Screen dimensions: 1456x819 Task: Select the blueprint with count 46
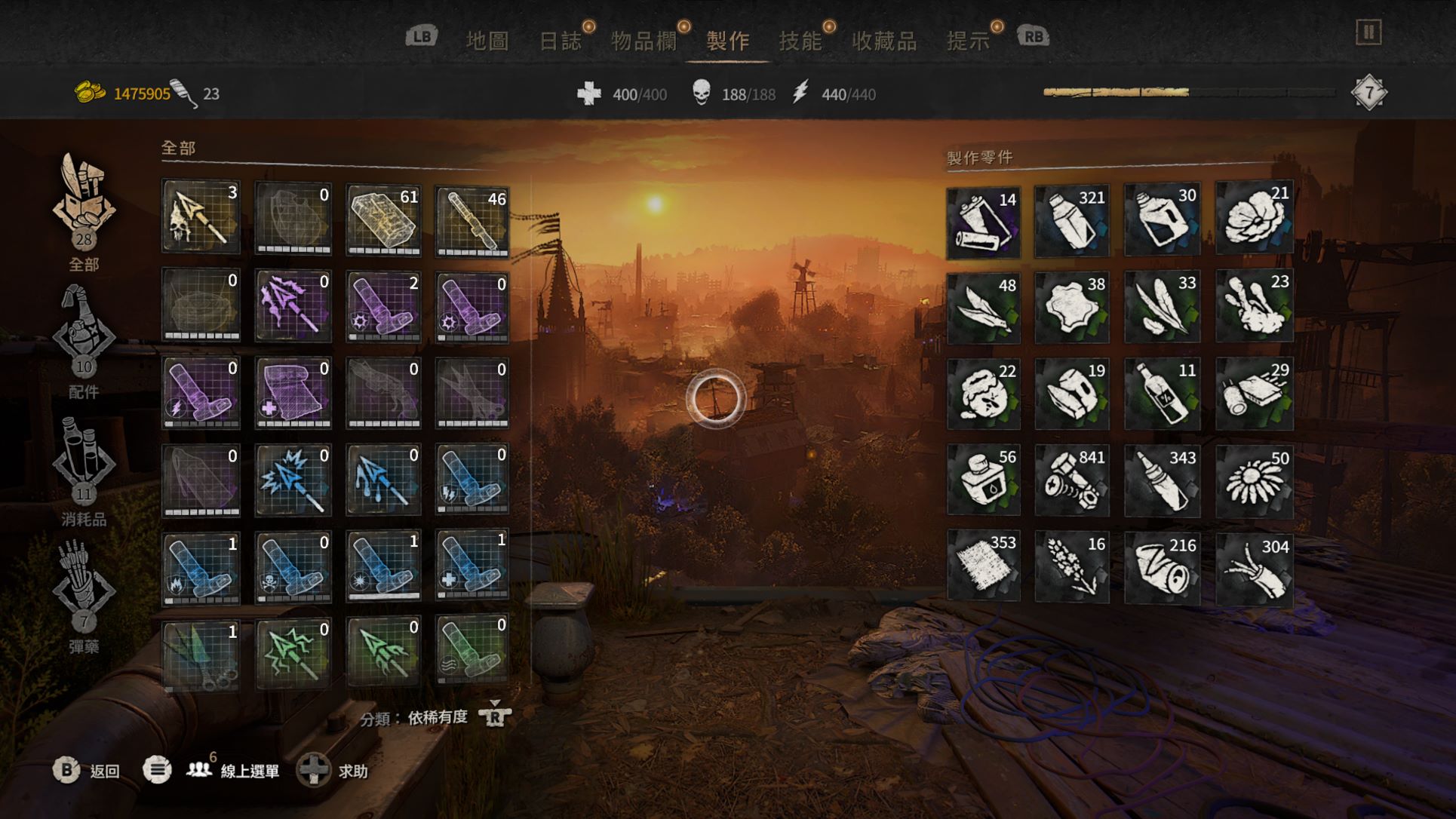tap(472, 220)
